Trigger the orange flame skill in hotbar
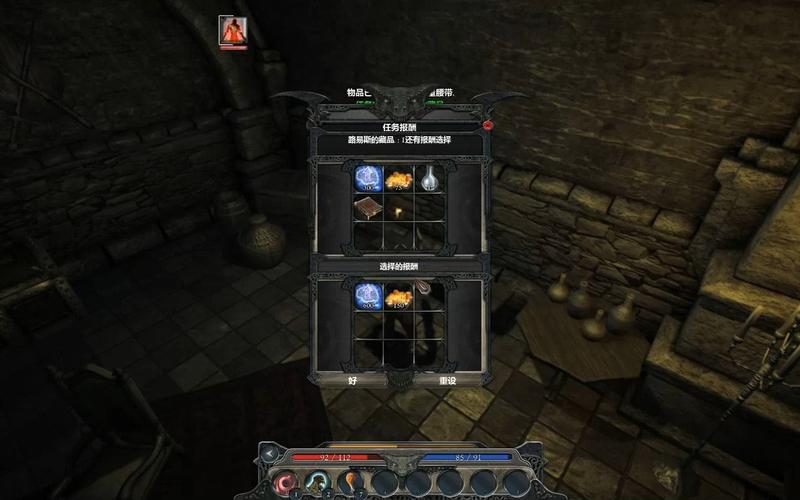Screen dimensions: 800x500 pyautogui.click(x=350, y=483)
